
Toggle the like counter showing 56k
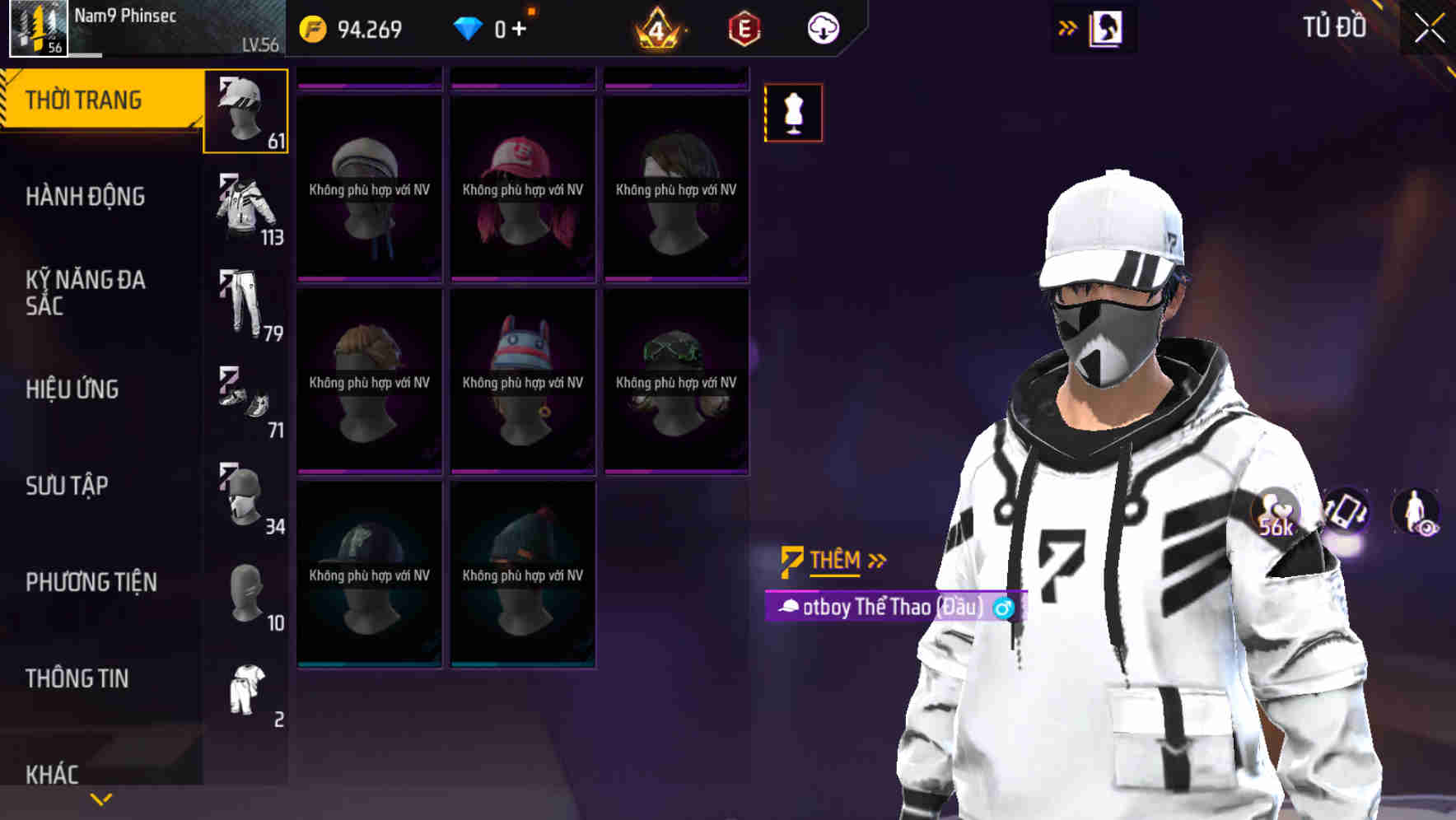point(1276,515)
